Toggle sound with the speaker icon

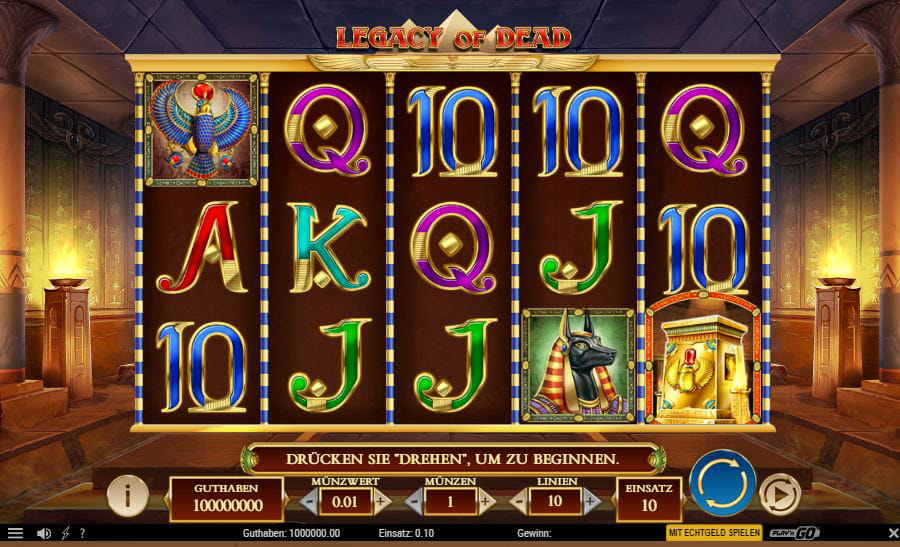pos(45,533)
